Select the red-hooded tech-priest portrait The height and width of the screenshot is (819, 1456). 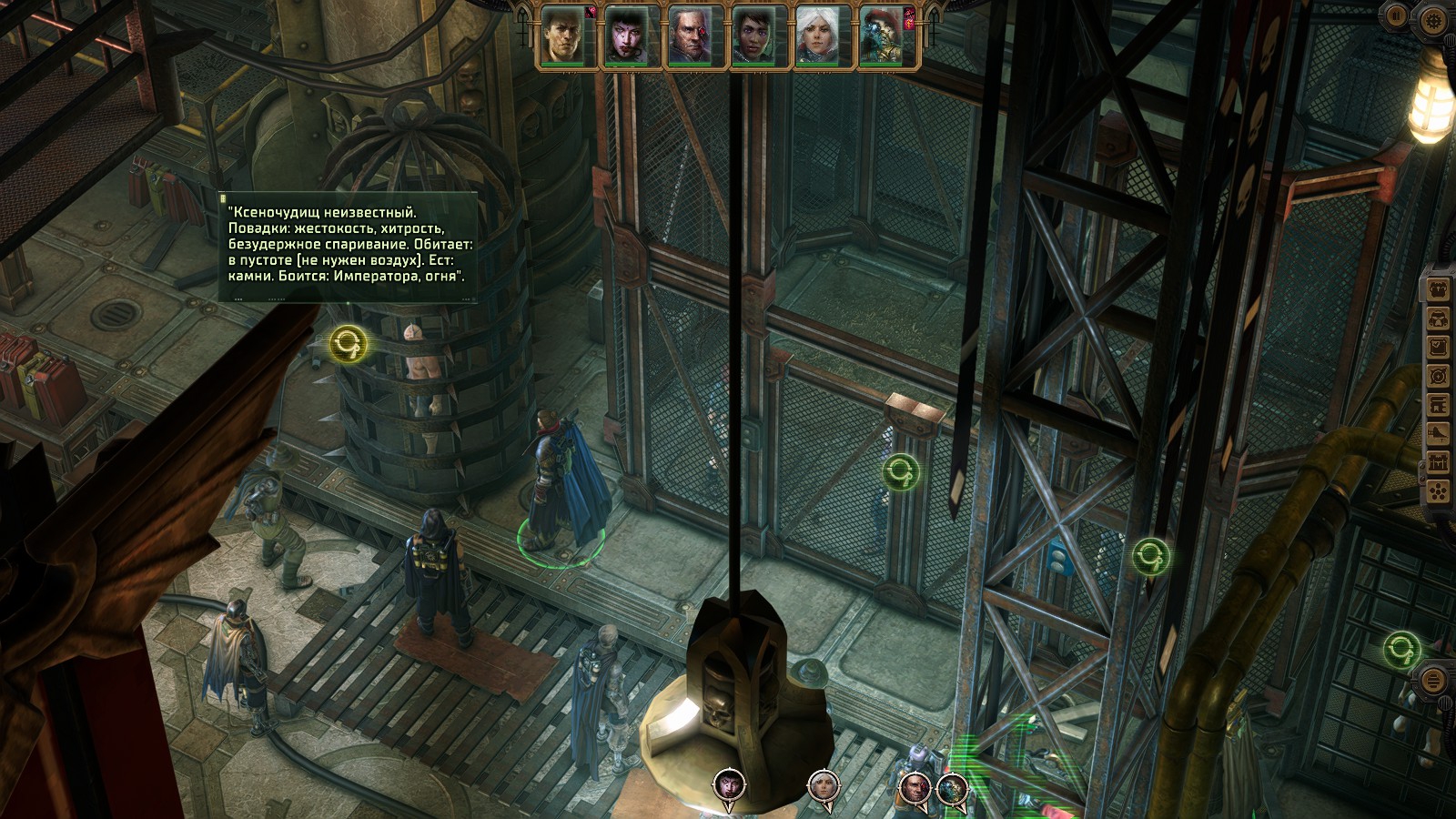[x=882, y=36]
